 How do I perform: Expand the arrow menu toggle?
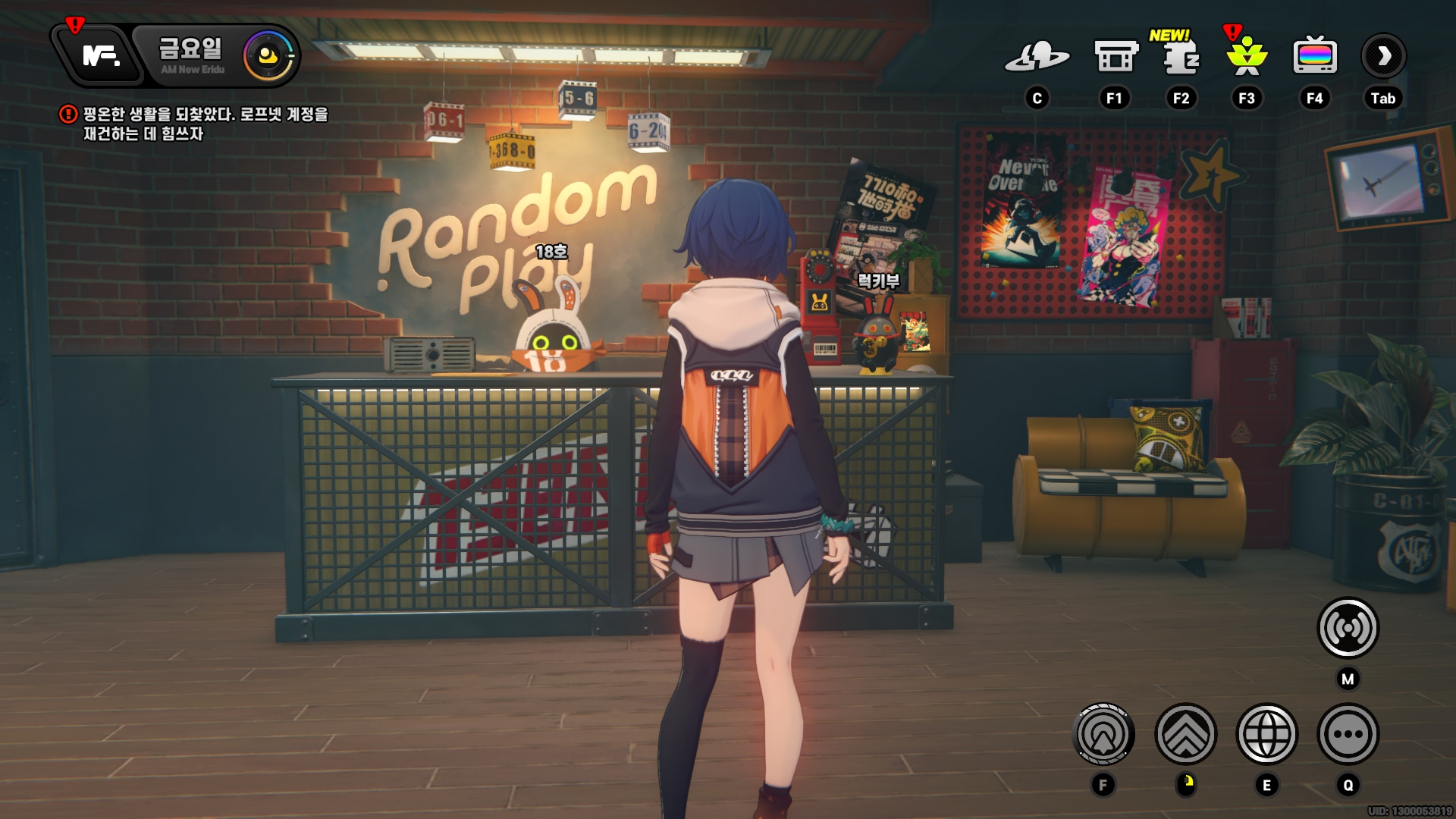click(1383, 56)
